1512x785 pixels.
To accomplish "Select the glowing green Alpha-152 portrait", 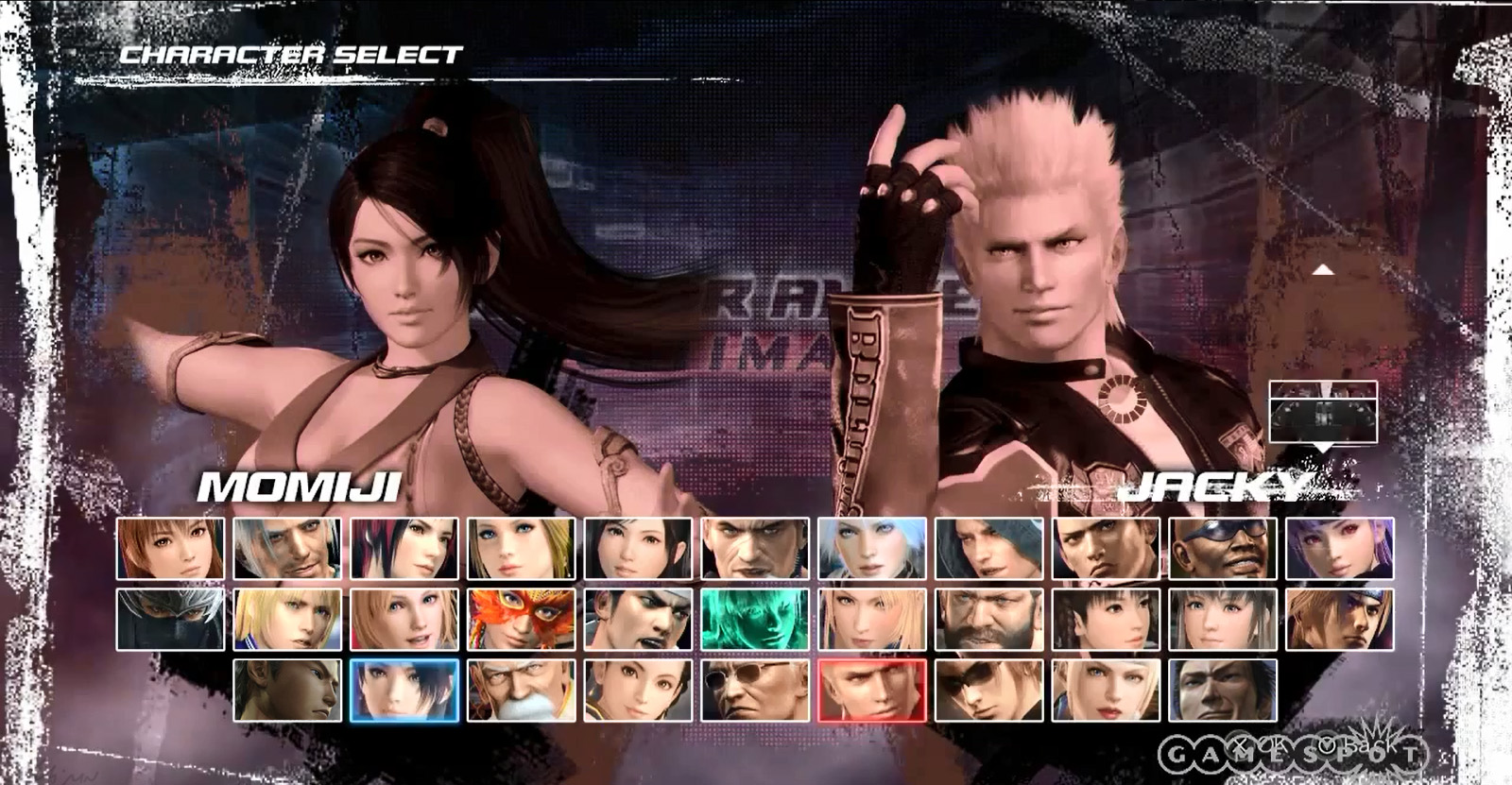I will click(755, 620).
